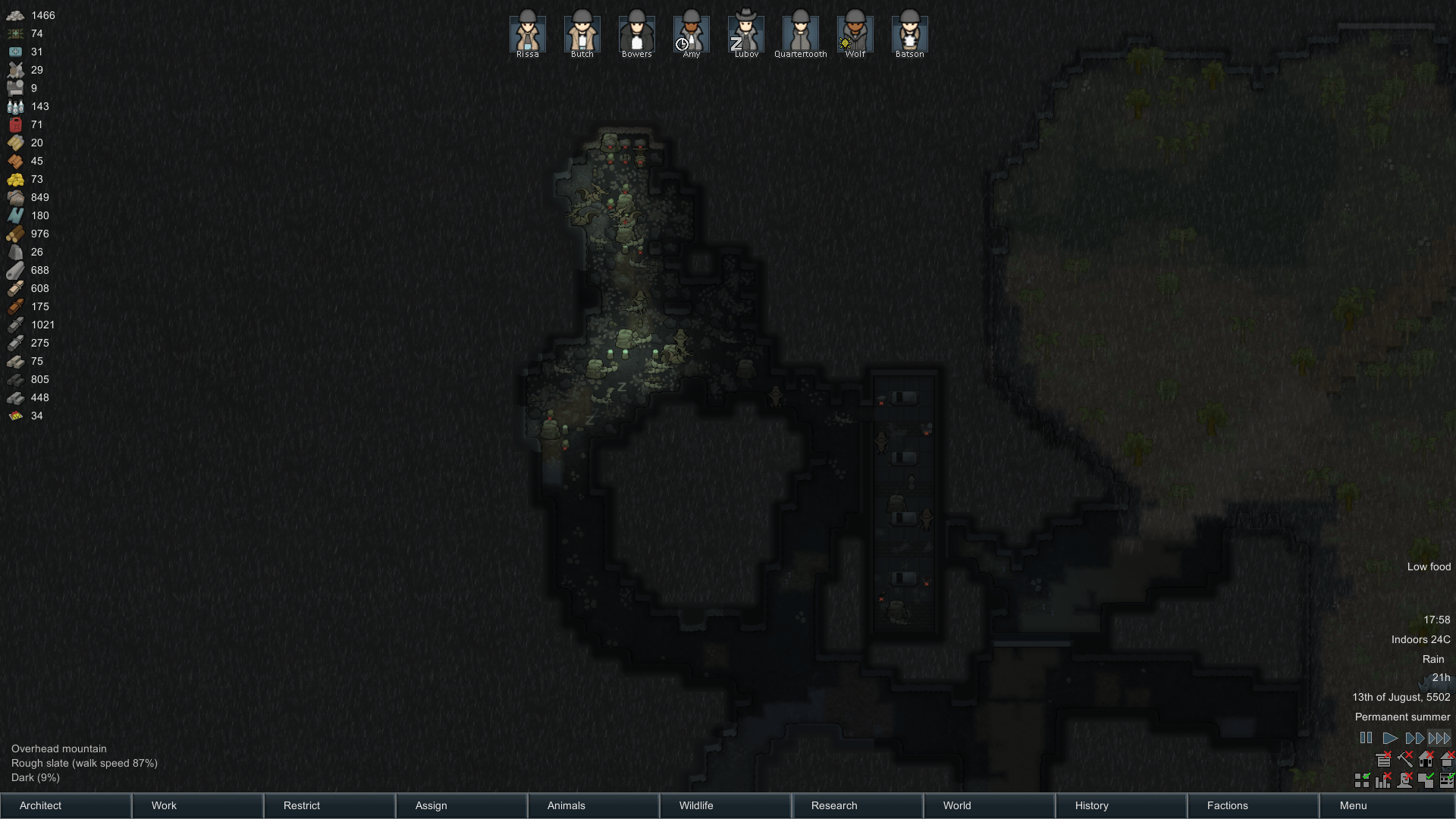Click the chemfuel canister icon in the resource readout
Screen dimensions: 1456x819
coord(15,124)
